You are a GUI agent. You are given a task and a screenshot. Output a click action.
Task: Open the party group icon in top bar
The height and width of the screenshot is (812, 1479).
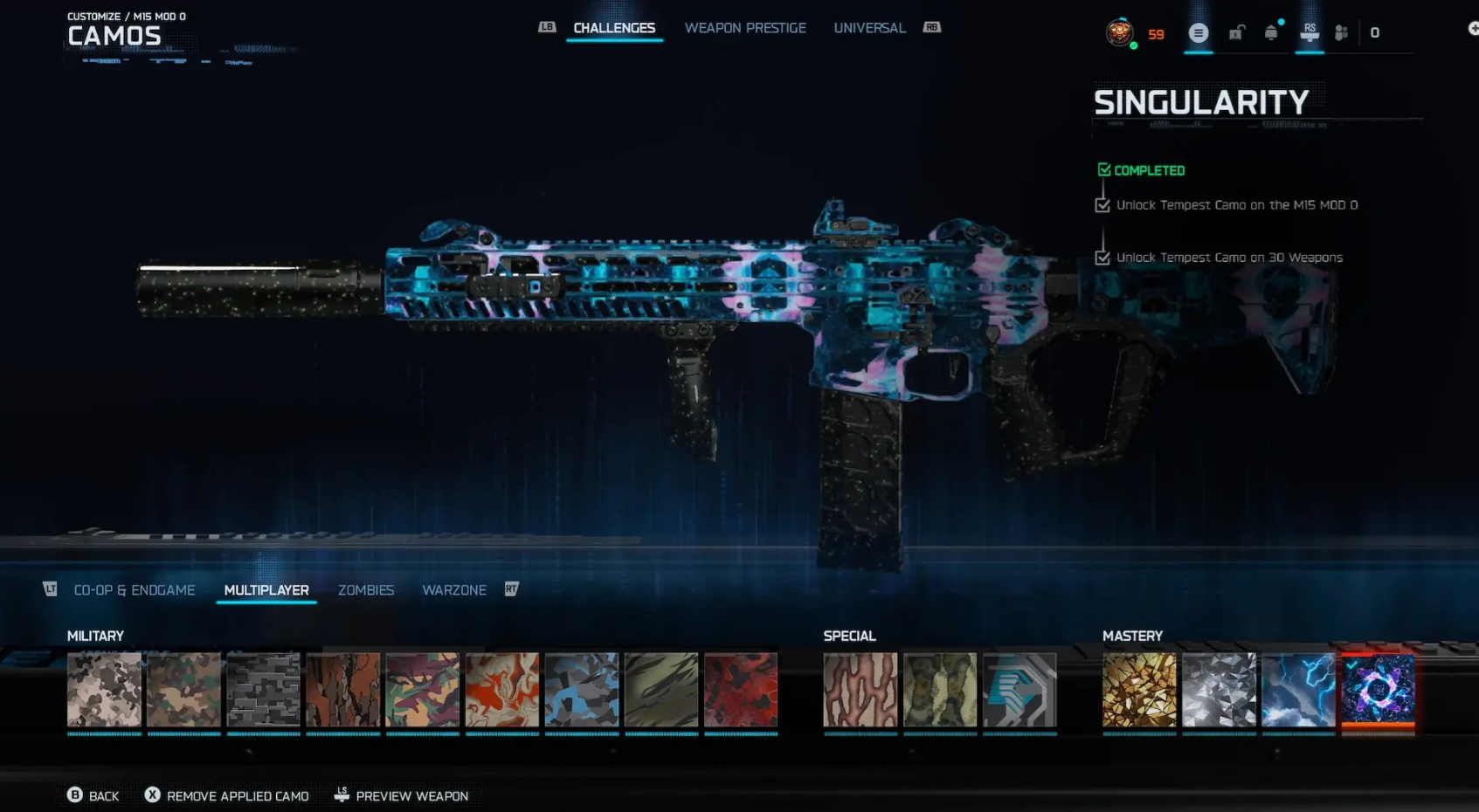(1343, 32)
